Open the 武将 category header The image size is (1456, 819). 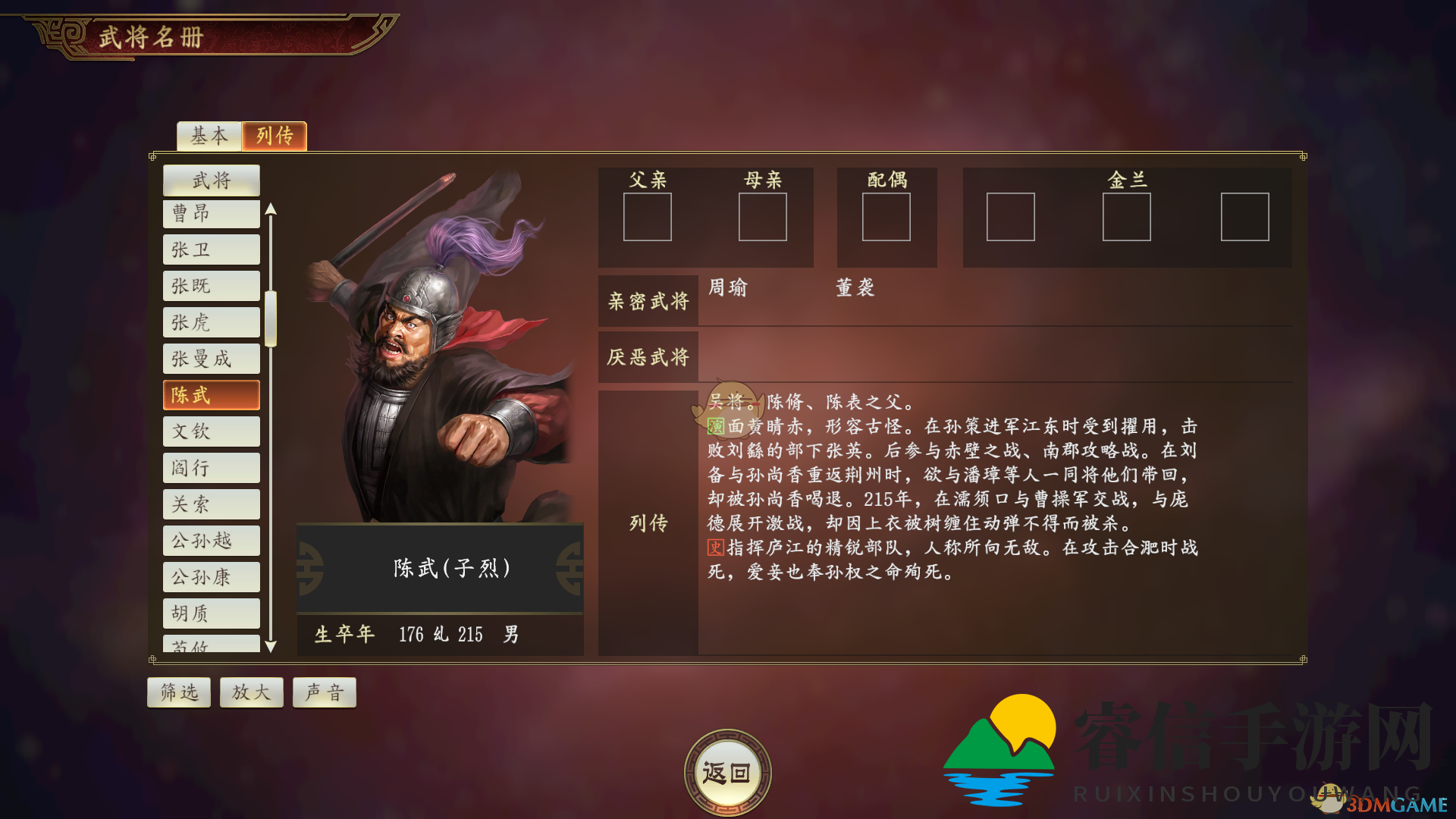click(211, 180)
